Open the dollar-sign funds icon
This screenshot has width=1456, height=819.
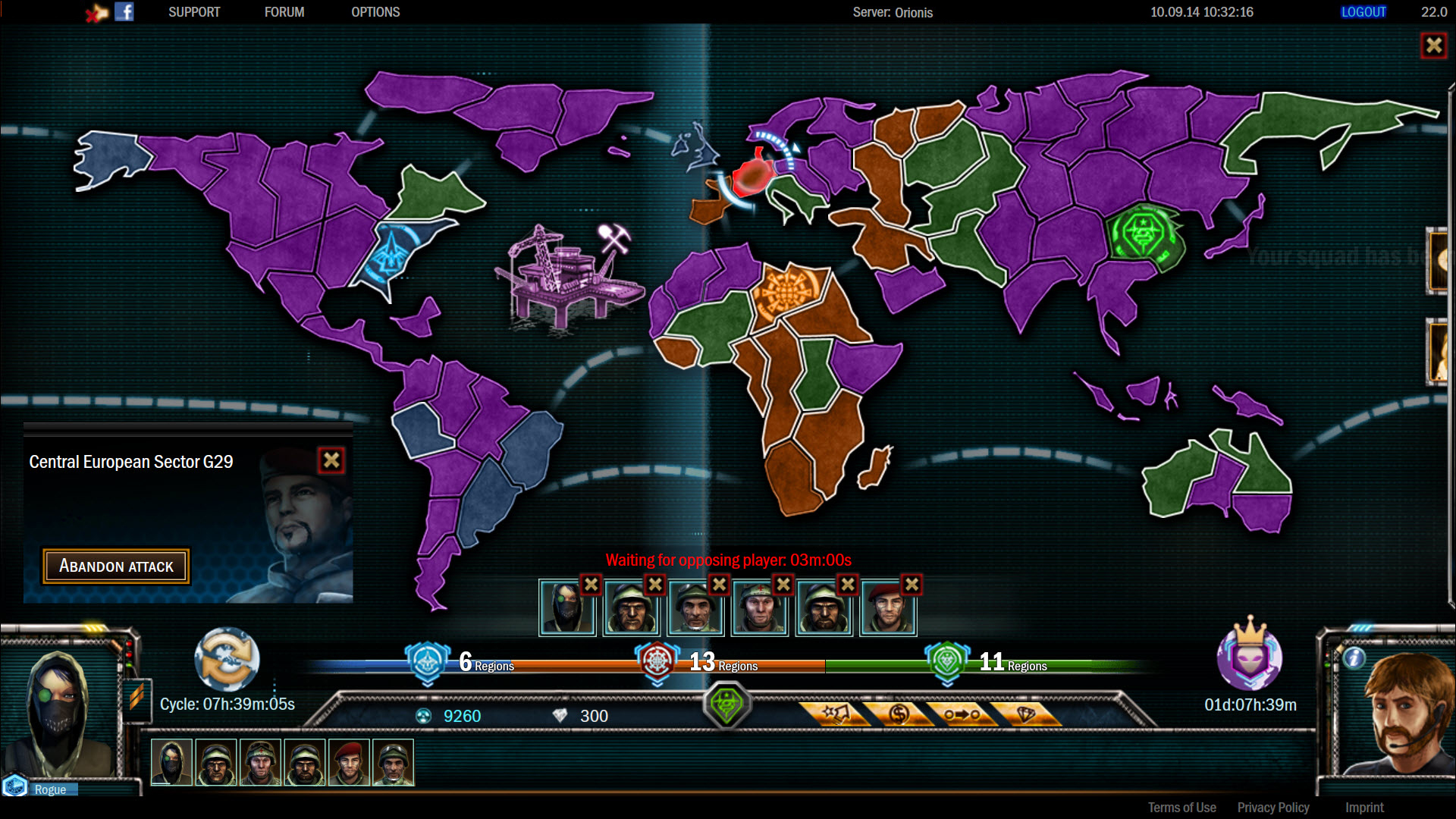(x=899, y=715)
